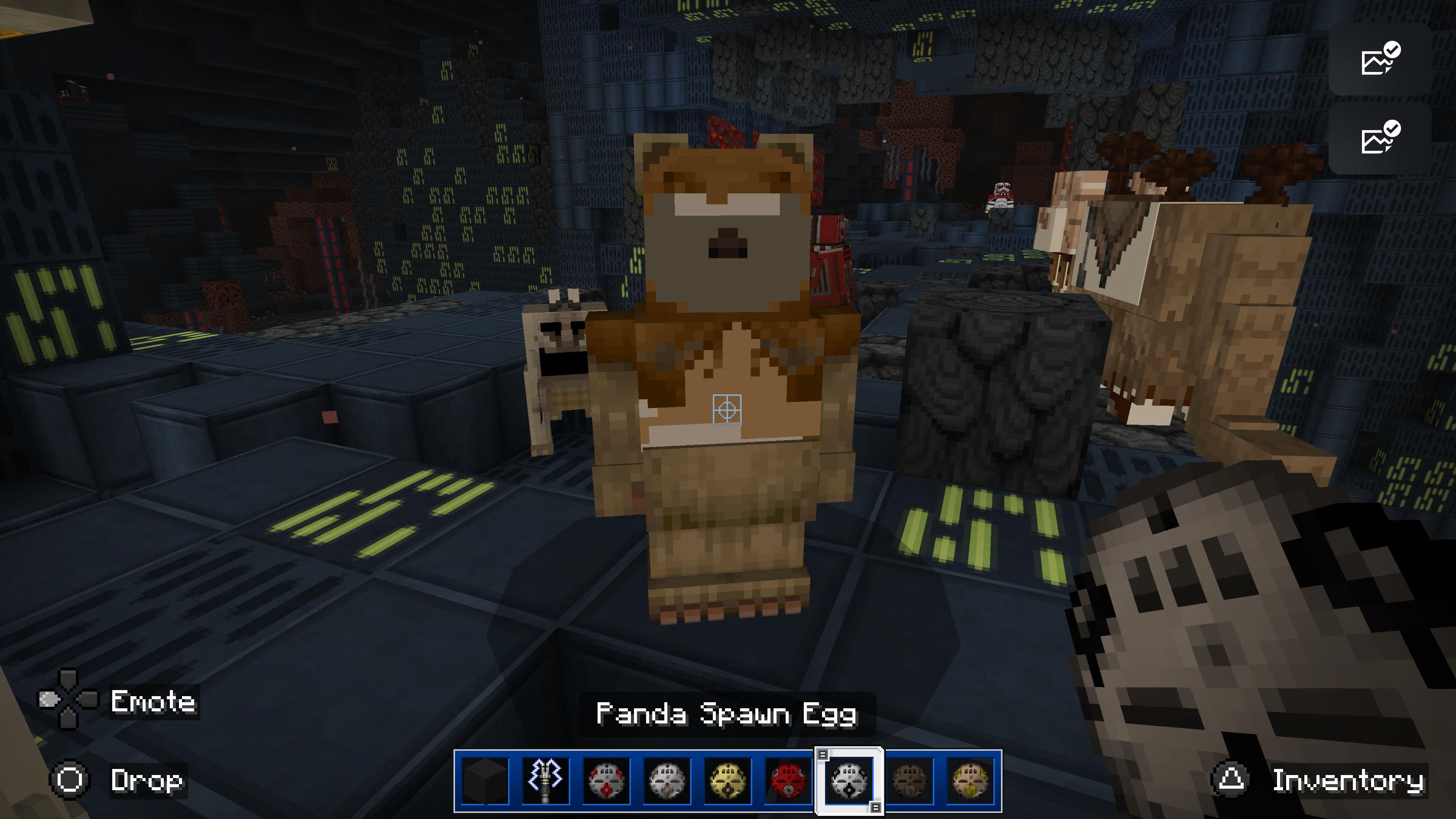
Task: Select the red spawn egg slot
Action: click(x=788, y=781)
